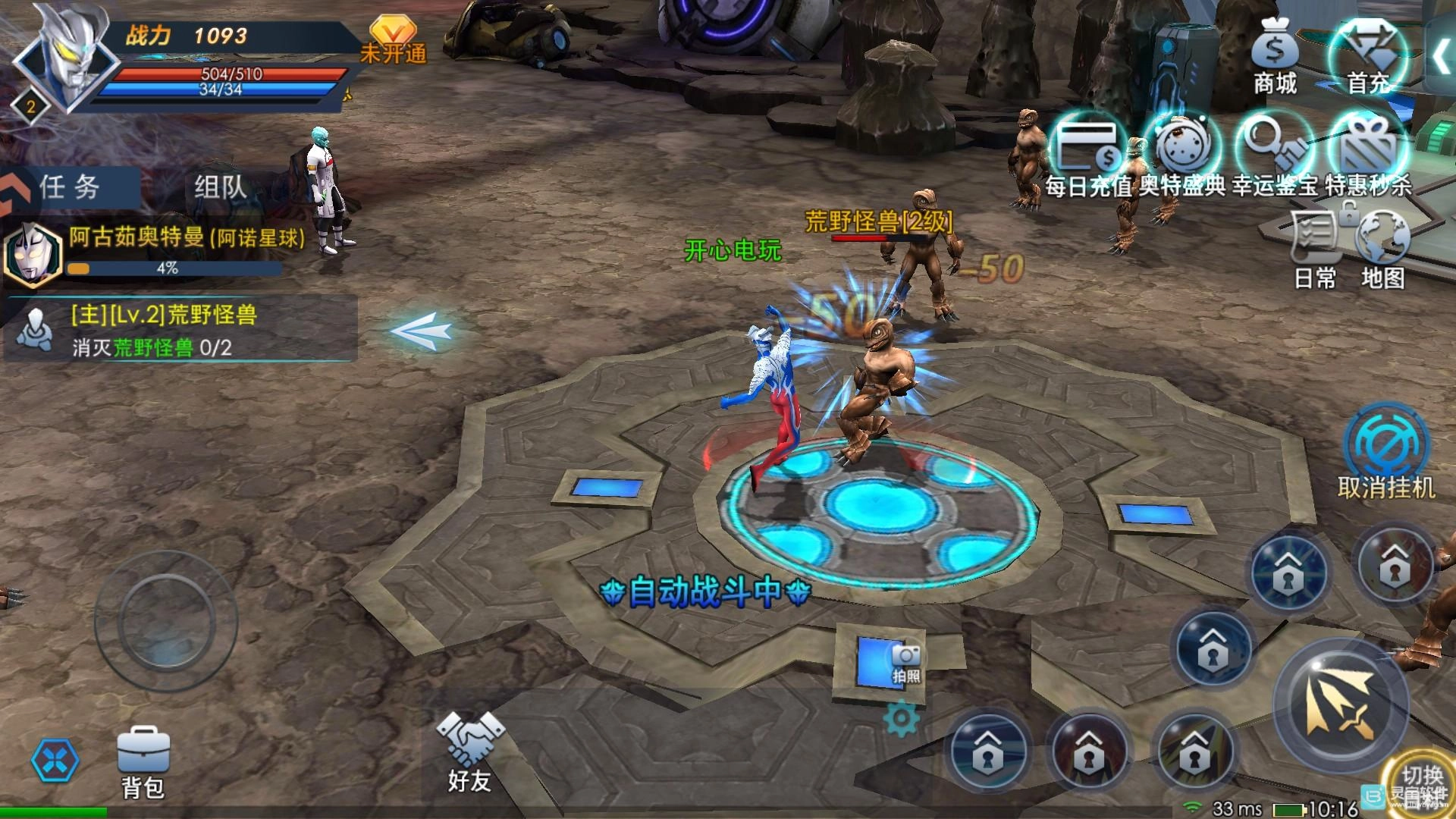Cancel auto-battle with 取消挂机
The width and height of the screenshot is (1456, 819).
tap(1385, 453)
